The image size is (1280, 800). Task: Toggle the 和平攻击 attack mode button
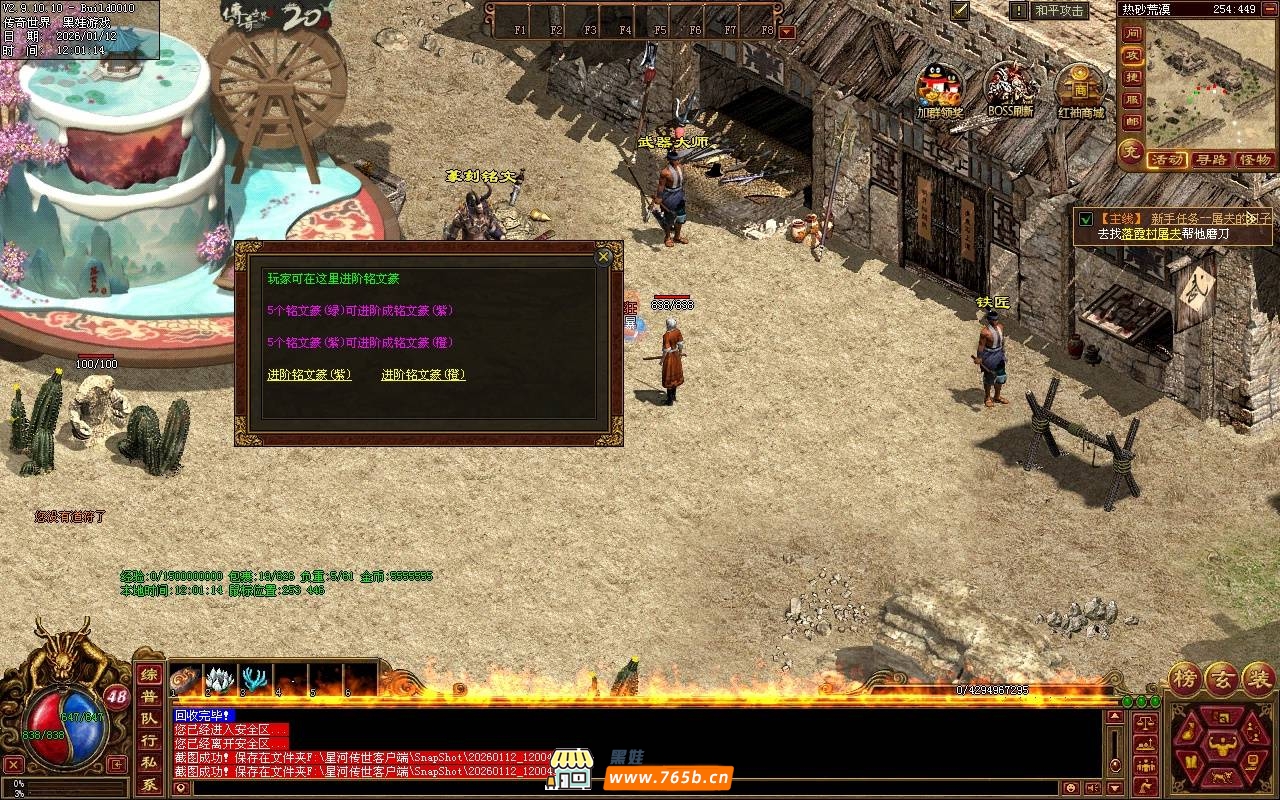click(1059, 11)
